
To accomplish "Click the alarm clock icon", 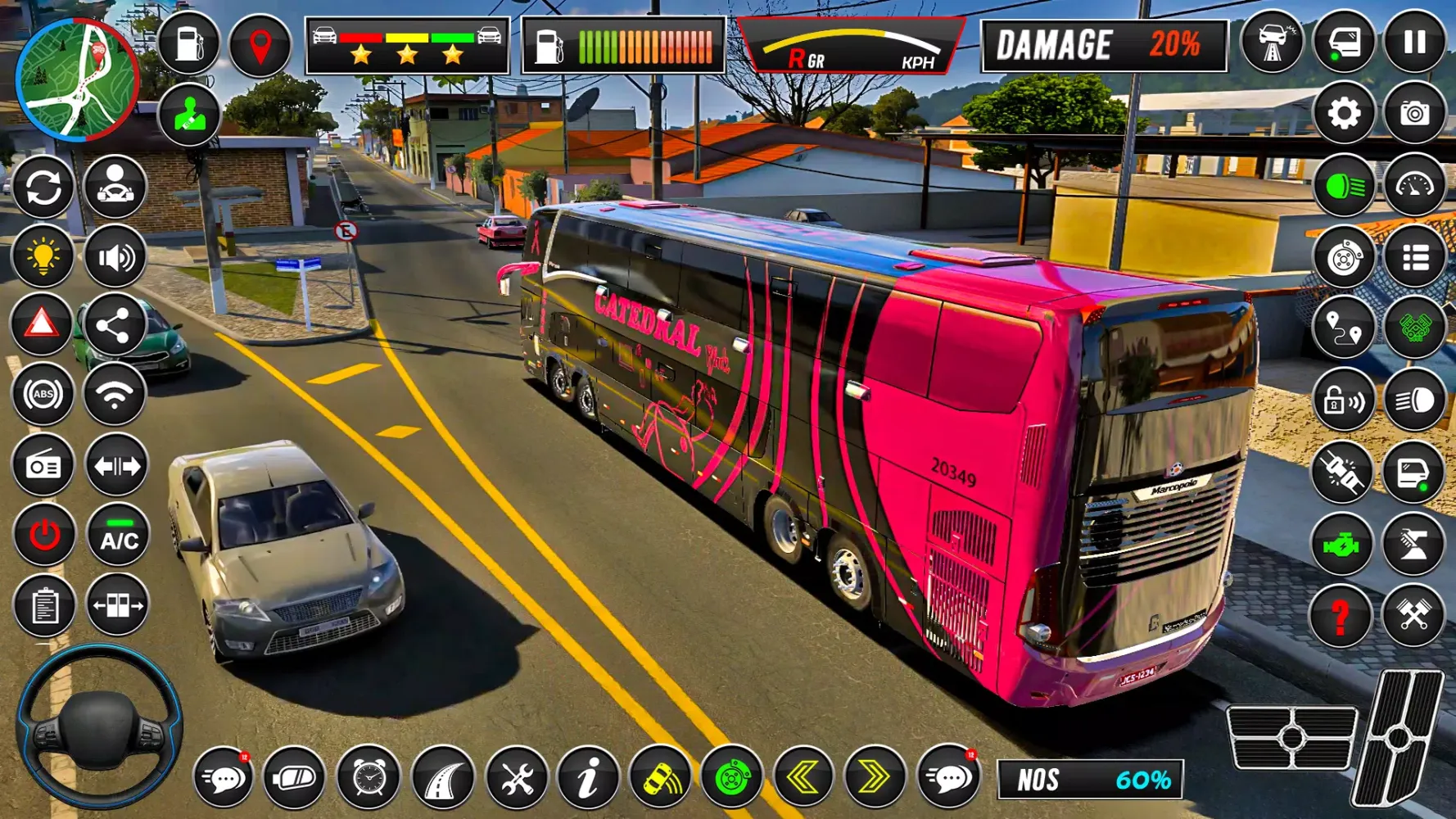I will click(369, 777).
